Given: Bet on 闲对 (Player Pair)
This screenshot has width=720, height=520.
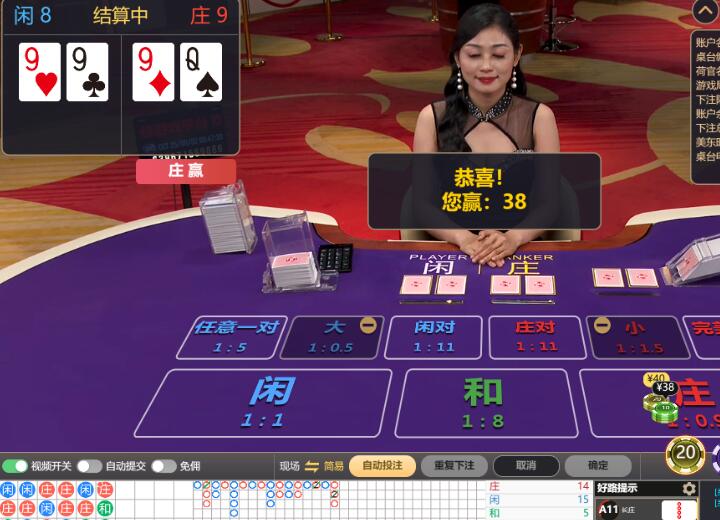Looking at the screenshot, I should [x=435, y=337].
